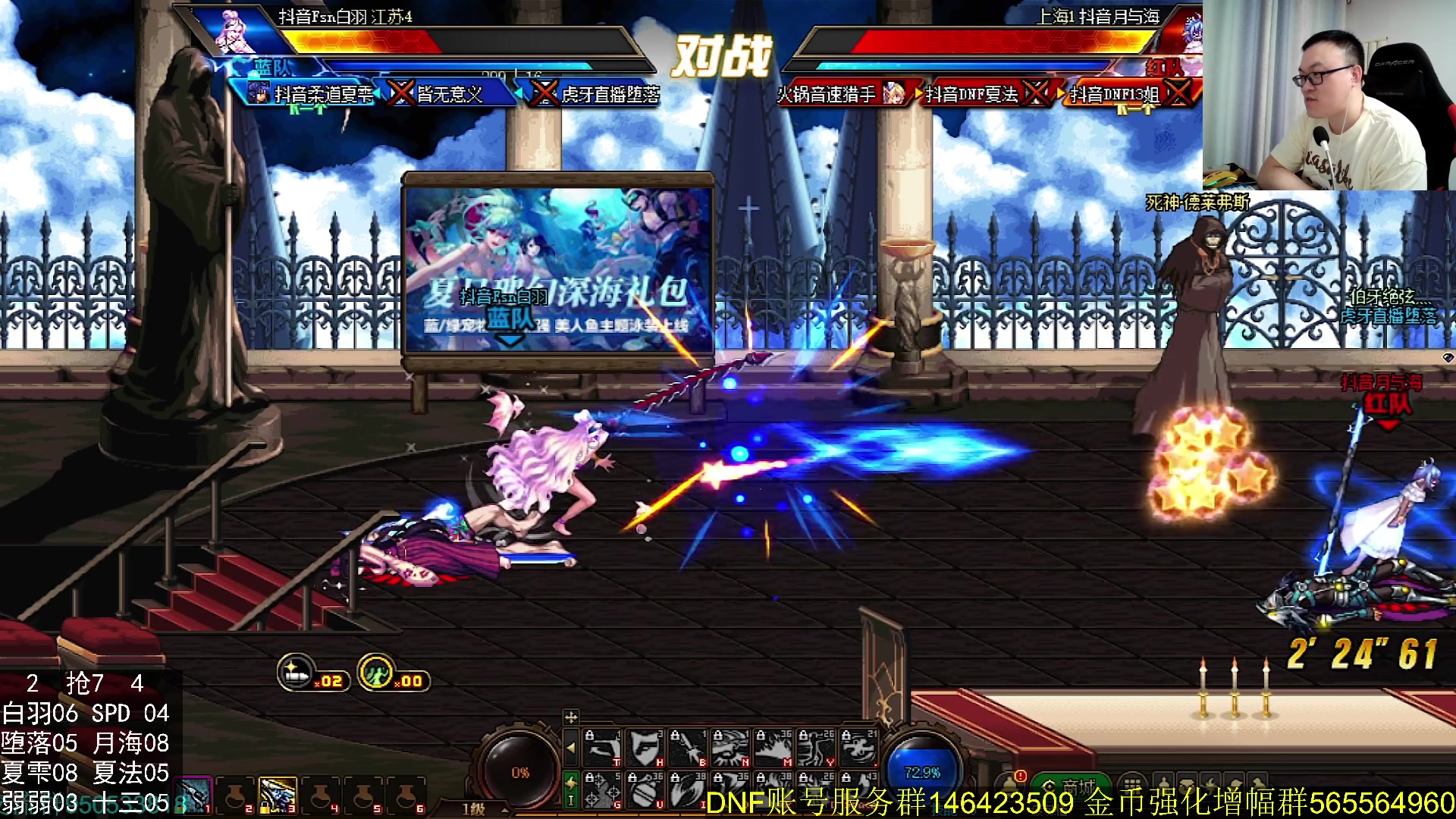Image resolution: width=1456 pixels, height=819 pixels.
Task: Activate the skill bound to M
Action: pos(773,748)
